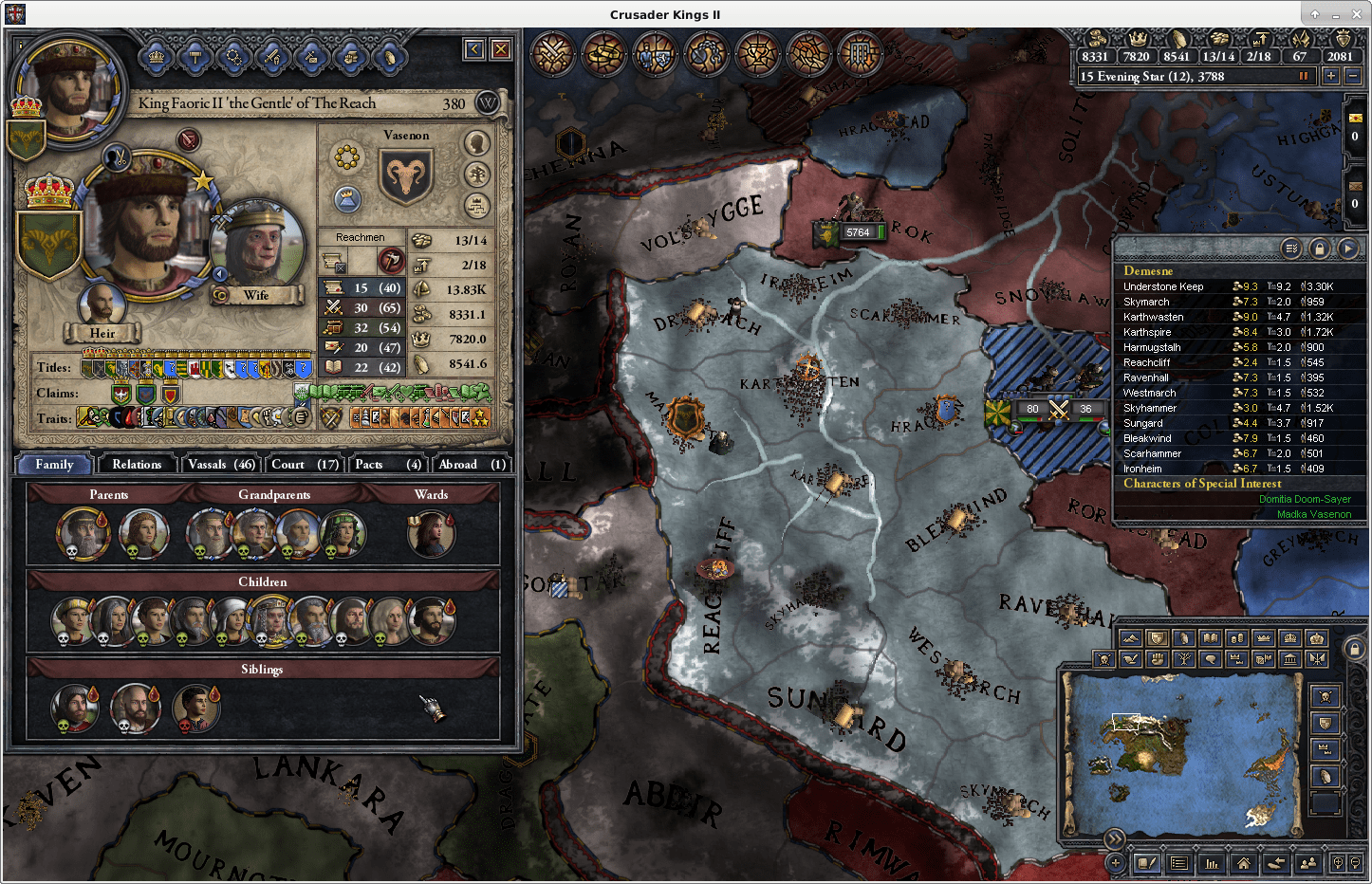
Task: Decrease game speed with the minus button
Action: (x=1353, y=76)
